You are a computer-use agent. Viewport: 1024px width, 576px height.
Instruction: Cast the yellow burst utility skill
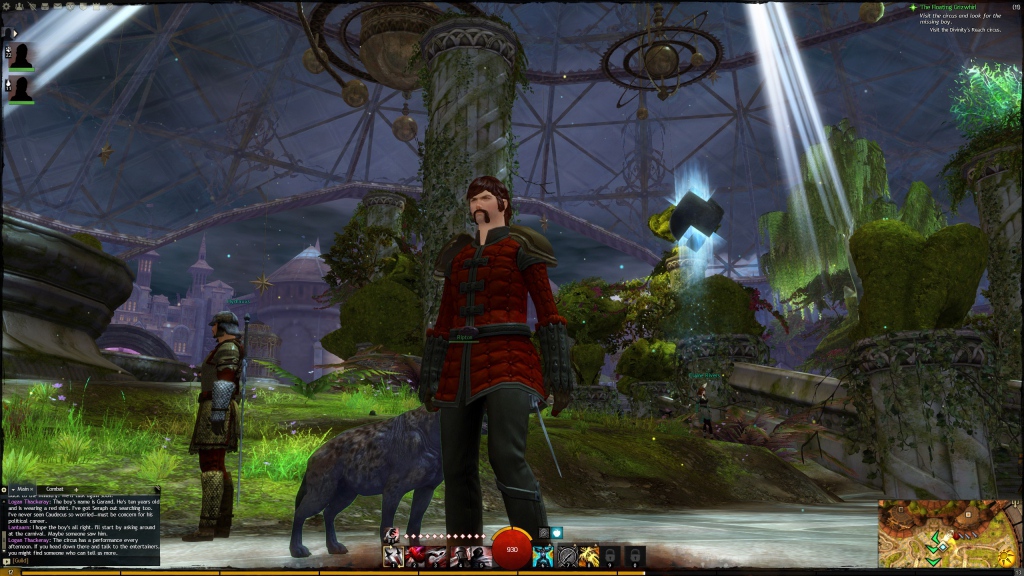tap(590, 555)
